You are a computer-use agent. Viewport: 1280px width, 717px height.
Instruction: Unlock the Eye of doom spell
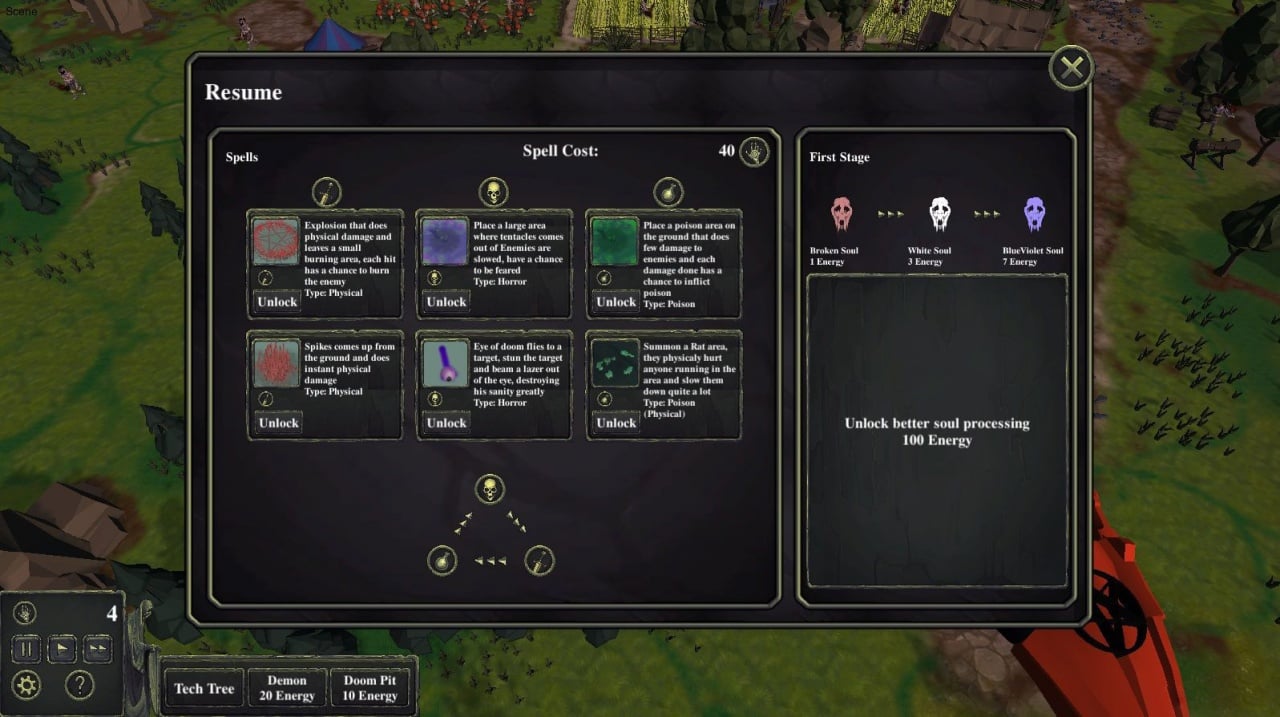[x=446, y=423]
